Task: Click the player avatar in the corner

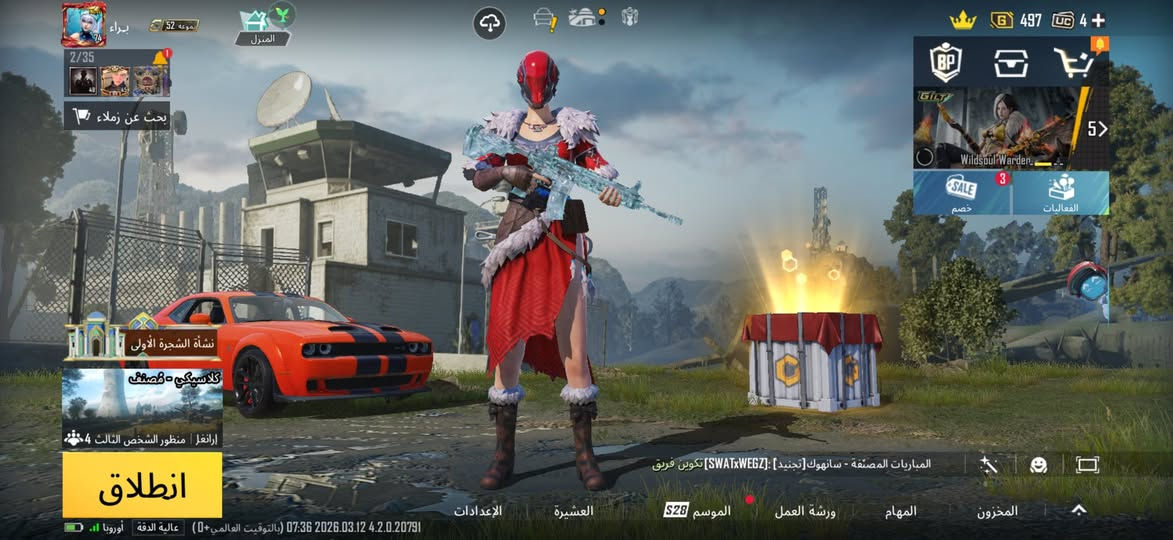Action: [x=84, y=24]
